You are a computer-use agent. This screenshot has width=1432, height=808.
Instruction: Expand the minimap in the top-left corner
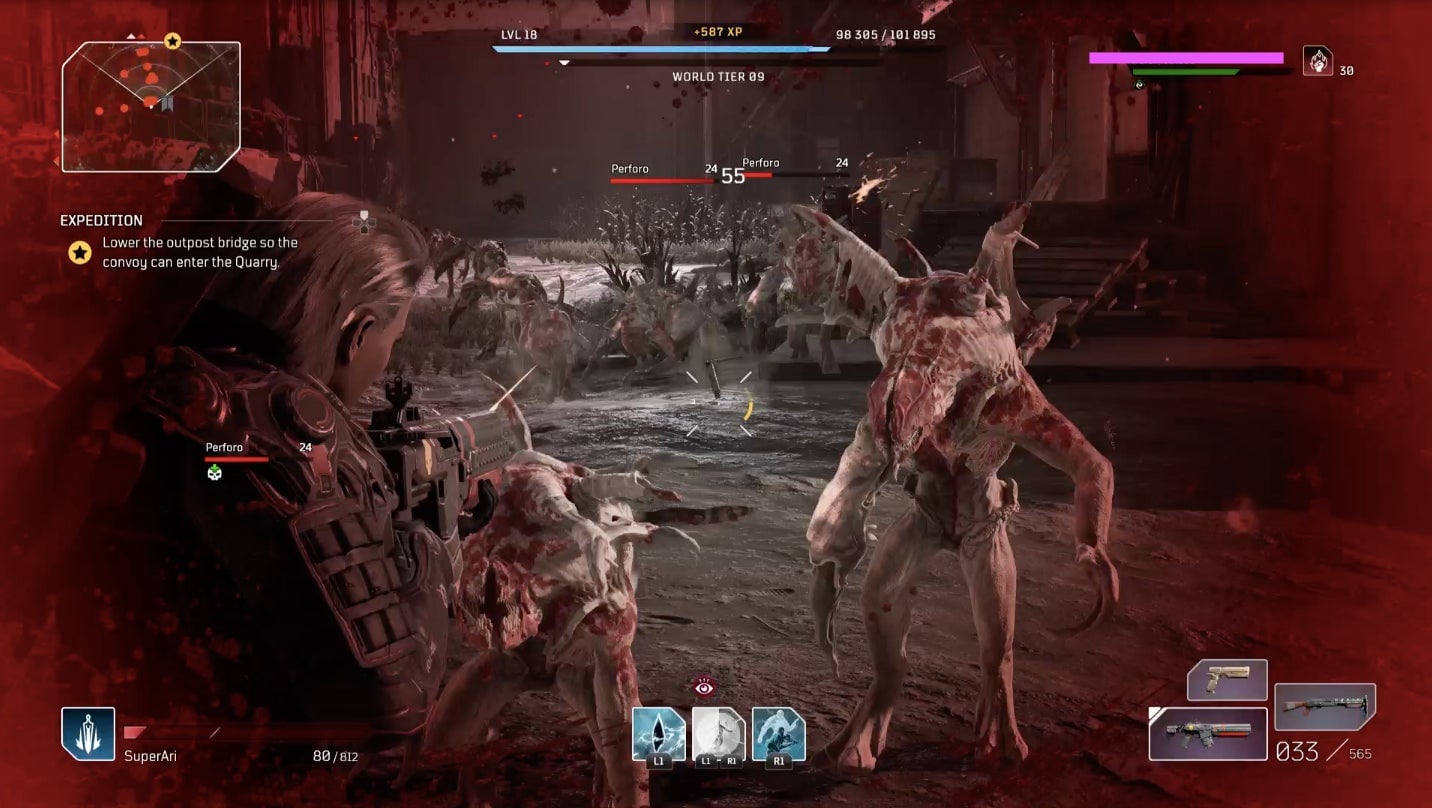coord(150,105)
